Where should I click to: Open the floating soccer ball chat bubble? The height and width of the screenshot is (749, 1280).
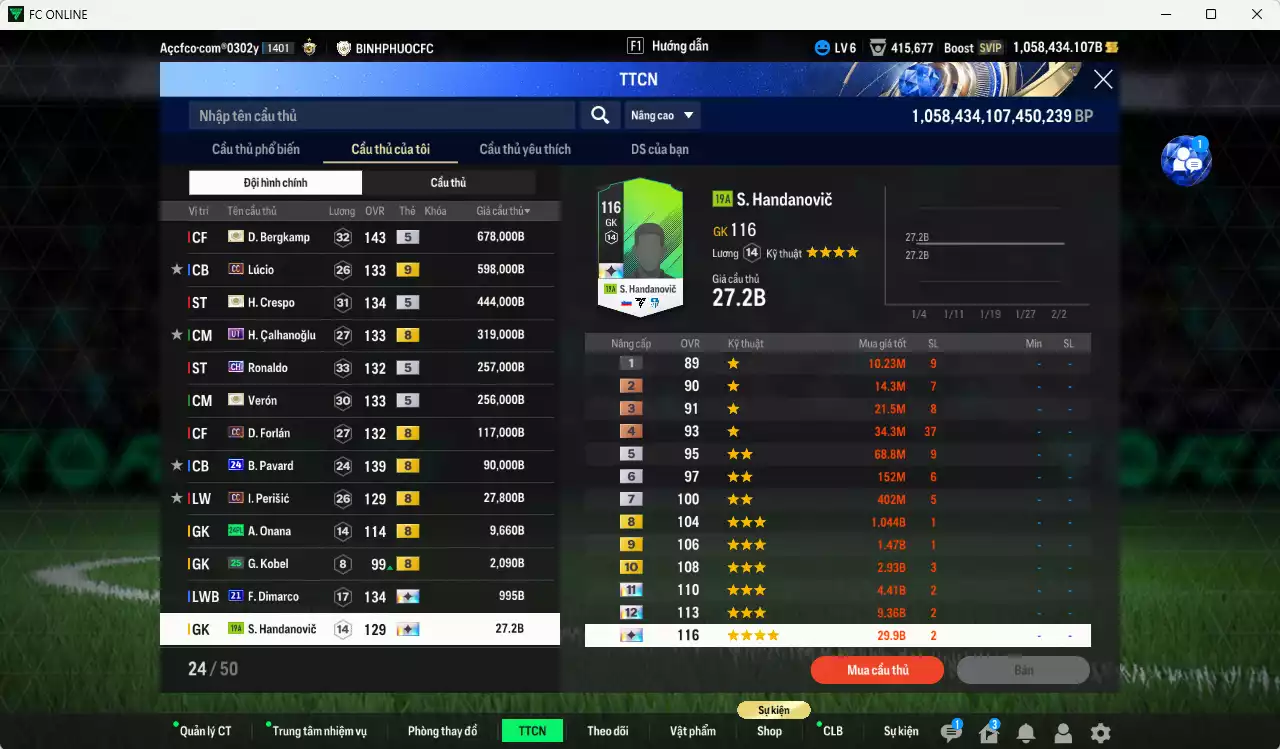click(x=1186, y=160)
